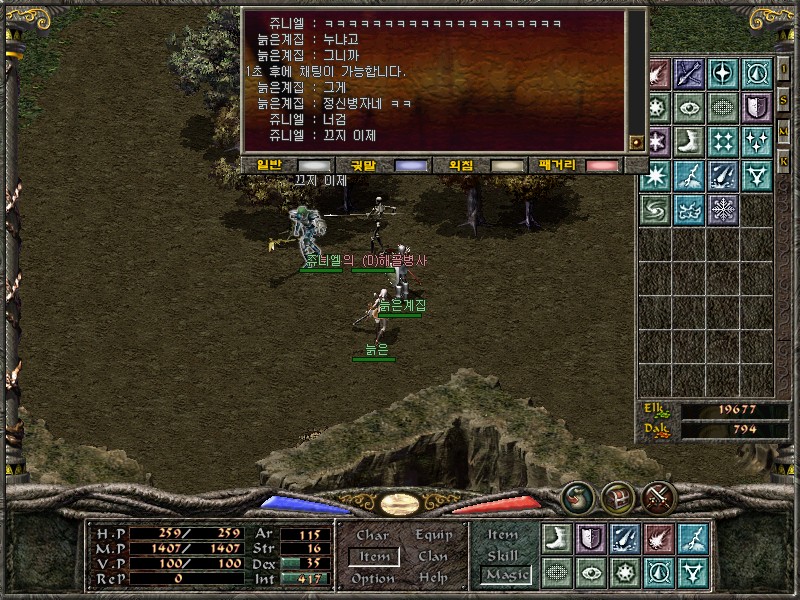Click the round treasure chest button
The height and width of the screenshot is (600, 800).
click(617, 496)
